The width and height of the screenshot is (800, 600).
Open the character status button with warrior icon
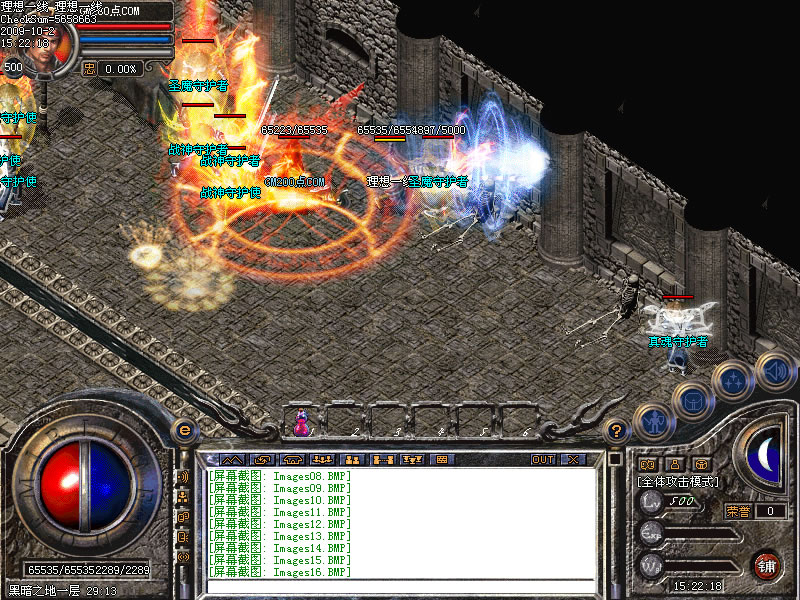[x=652, y=423]
